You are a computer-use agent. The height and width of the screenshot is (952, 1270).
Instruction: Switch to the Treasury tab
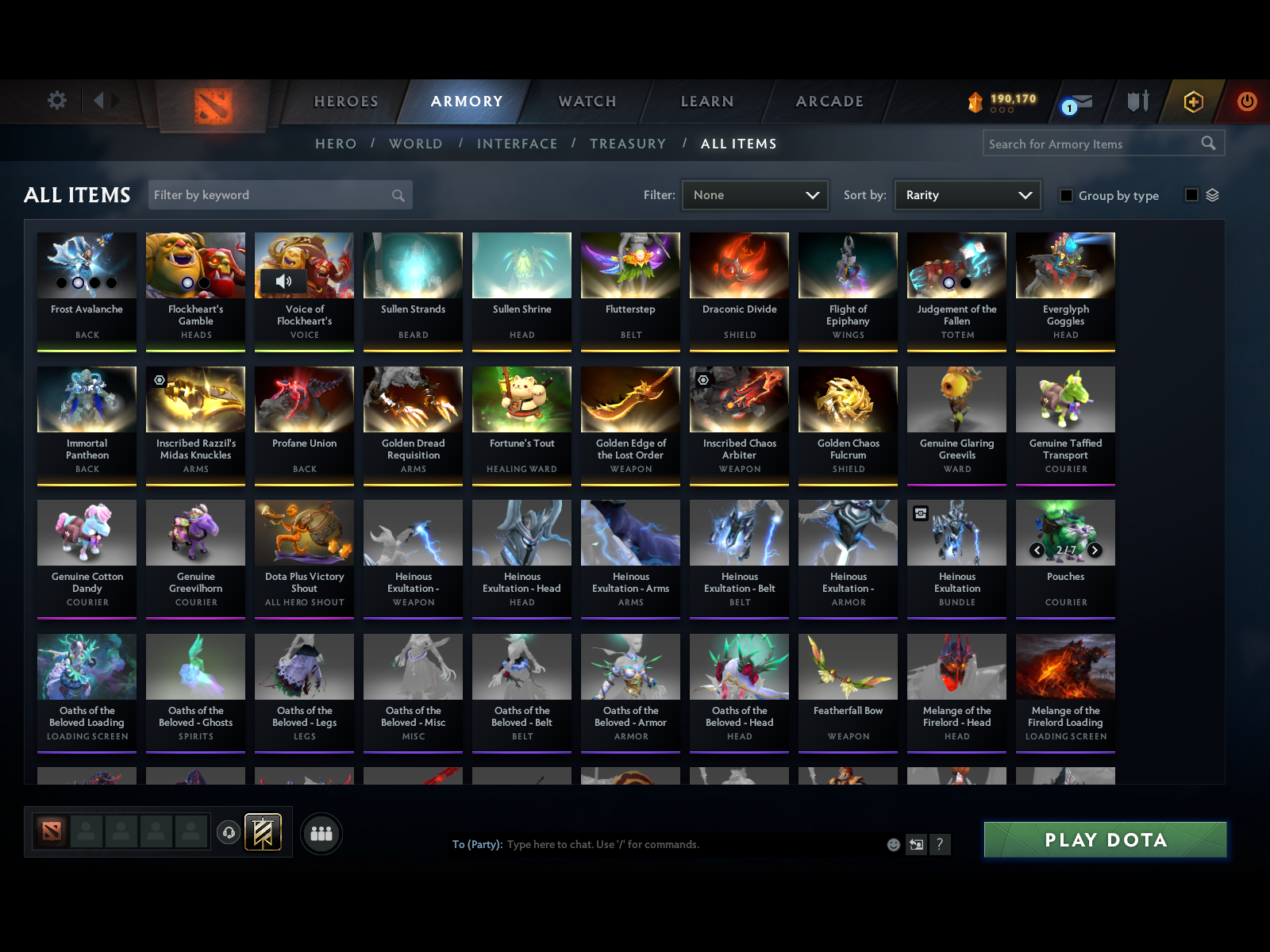pos(628,144)
